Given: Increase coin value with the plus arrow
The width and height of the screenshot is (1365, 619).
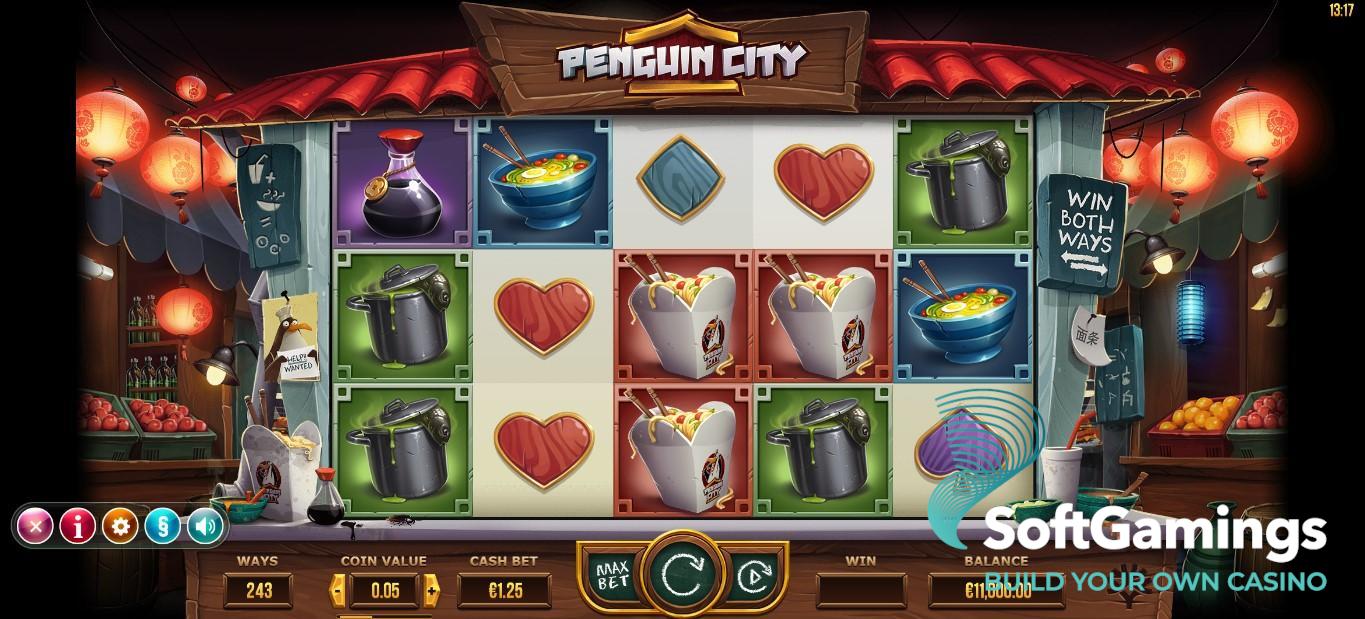Looking at the screenshot, I should click(x=431, y=590).
